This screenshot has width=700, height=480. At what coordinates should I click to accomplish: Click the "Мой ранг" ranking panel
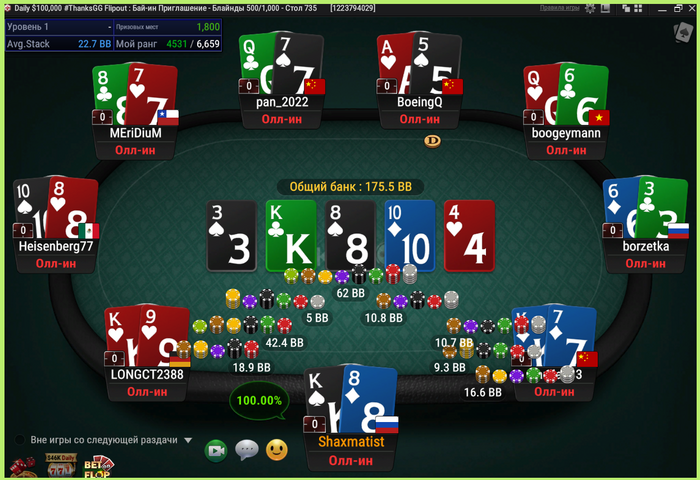pos(168,44)
